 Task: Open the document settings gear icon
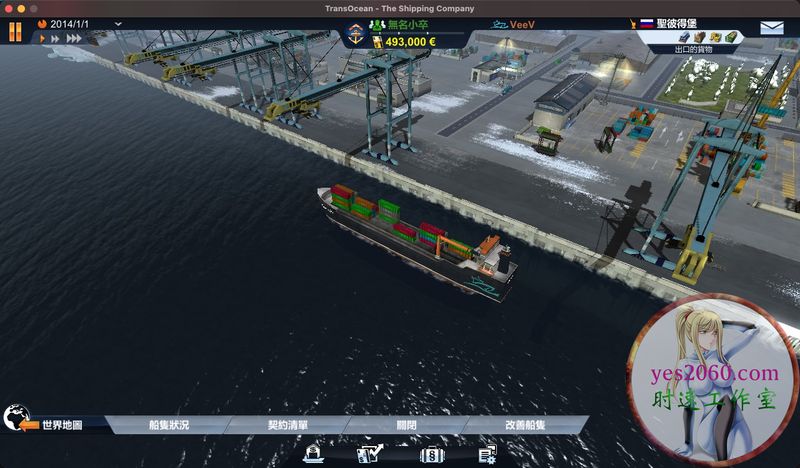click(487, 455)
